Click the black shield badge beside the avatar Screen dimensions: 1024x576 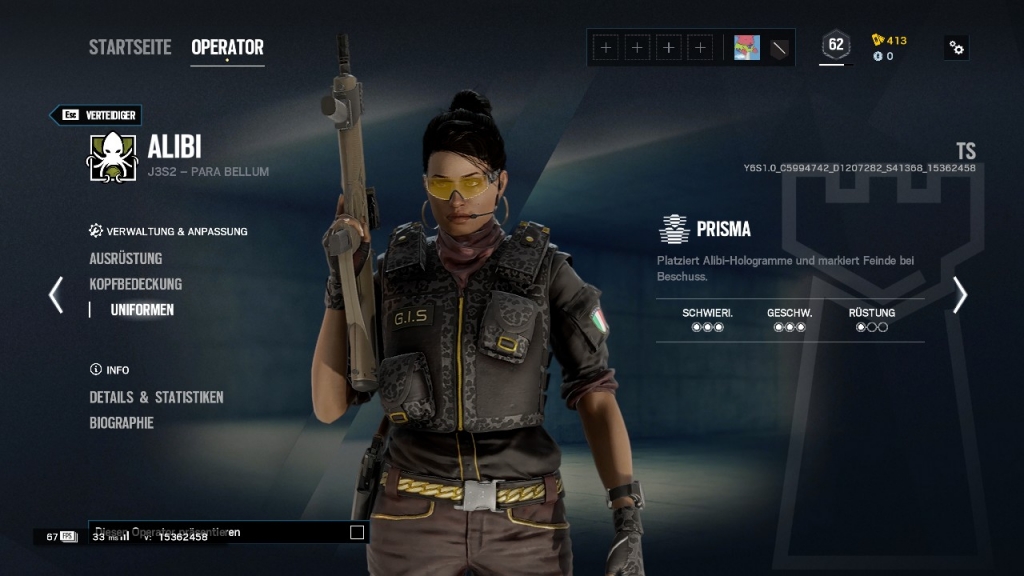[x=780, y=47]
